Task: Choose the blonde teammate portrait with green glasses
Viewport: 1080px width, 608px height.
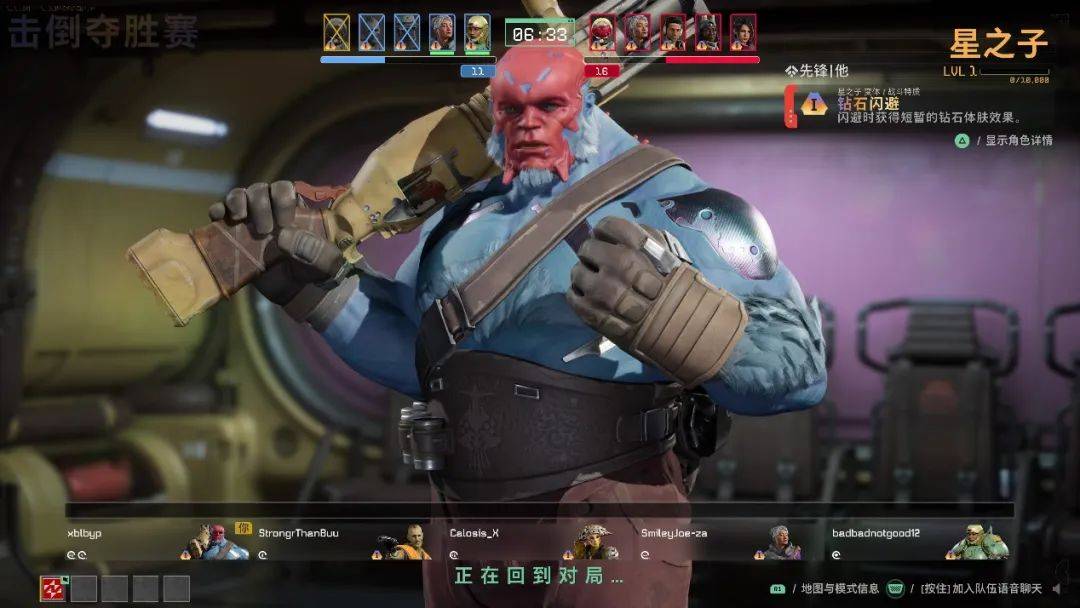Action: (x=477, y=32)
